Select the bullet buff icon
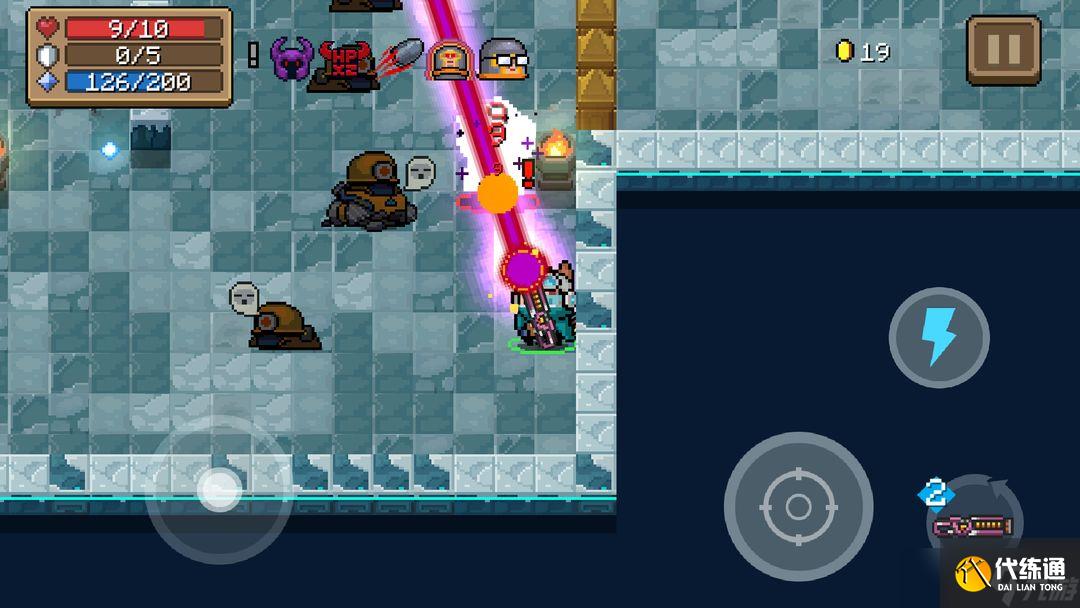 point(400,57)
